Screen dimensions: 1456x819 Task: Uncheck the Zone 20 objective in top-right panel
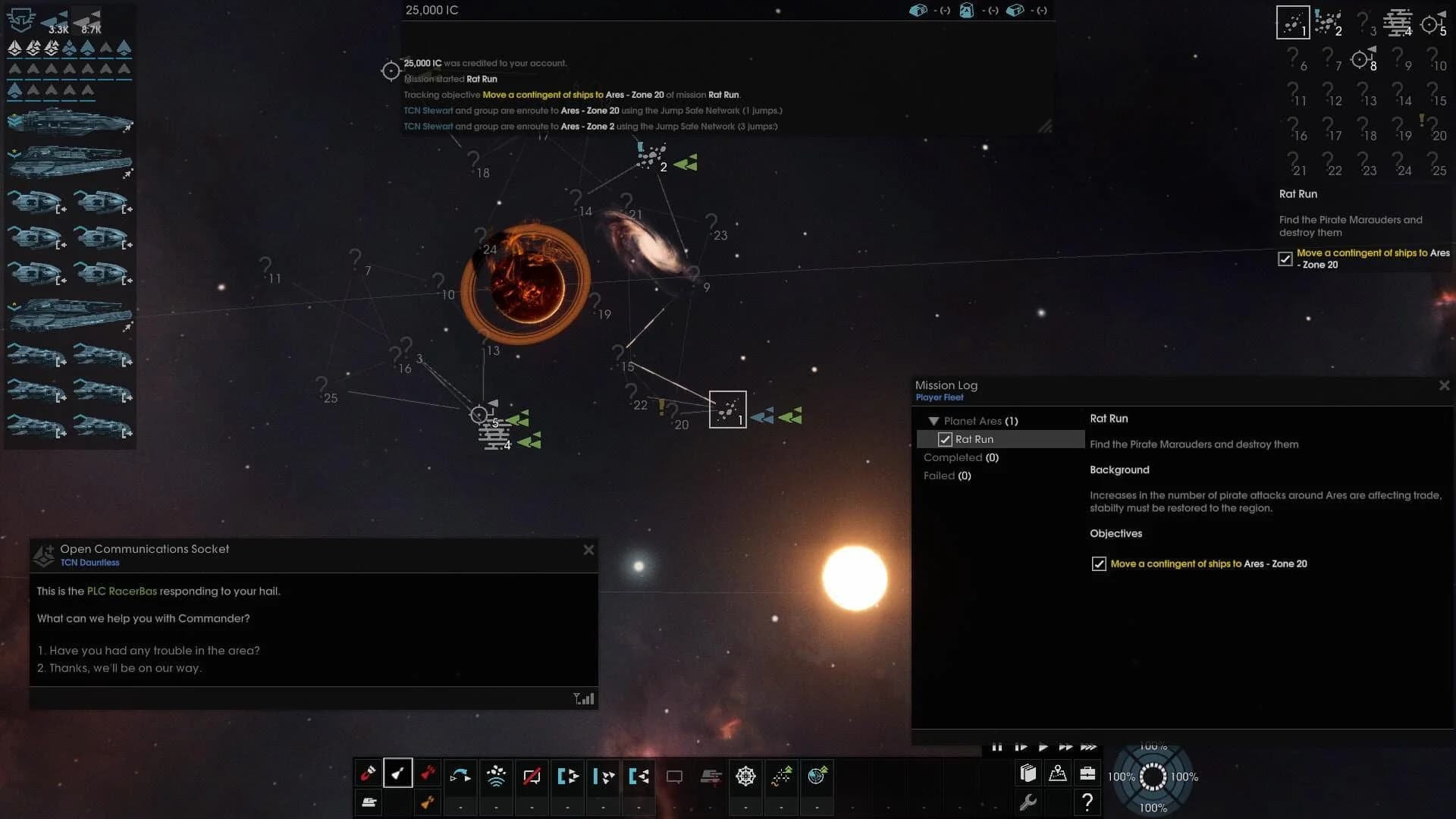coord(1285,259)
